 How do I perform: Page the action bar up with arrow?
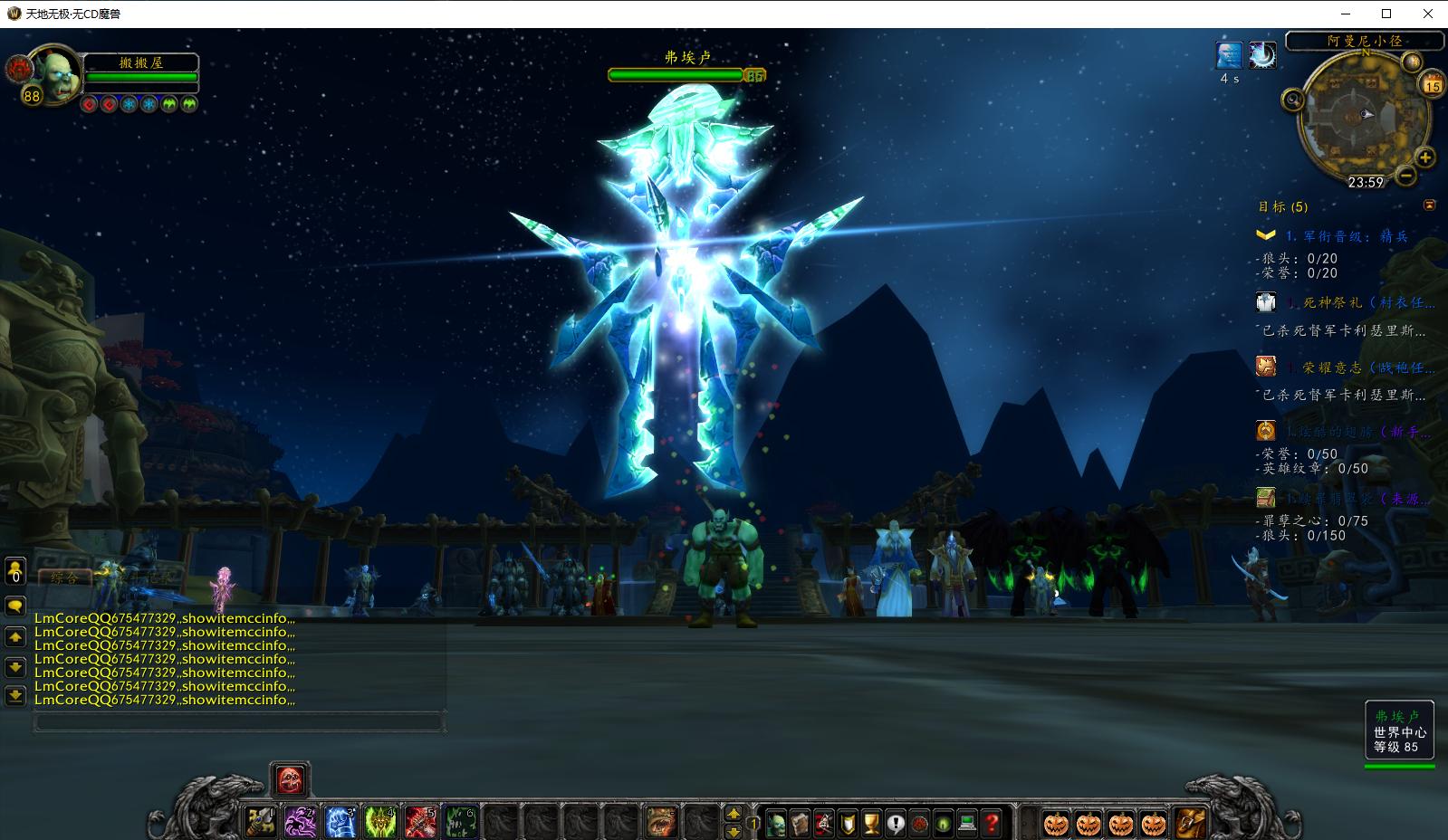tap(734, 813)
